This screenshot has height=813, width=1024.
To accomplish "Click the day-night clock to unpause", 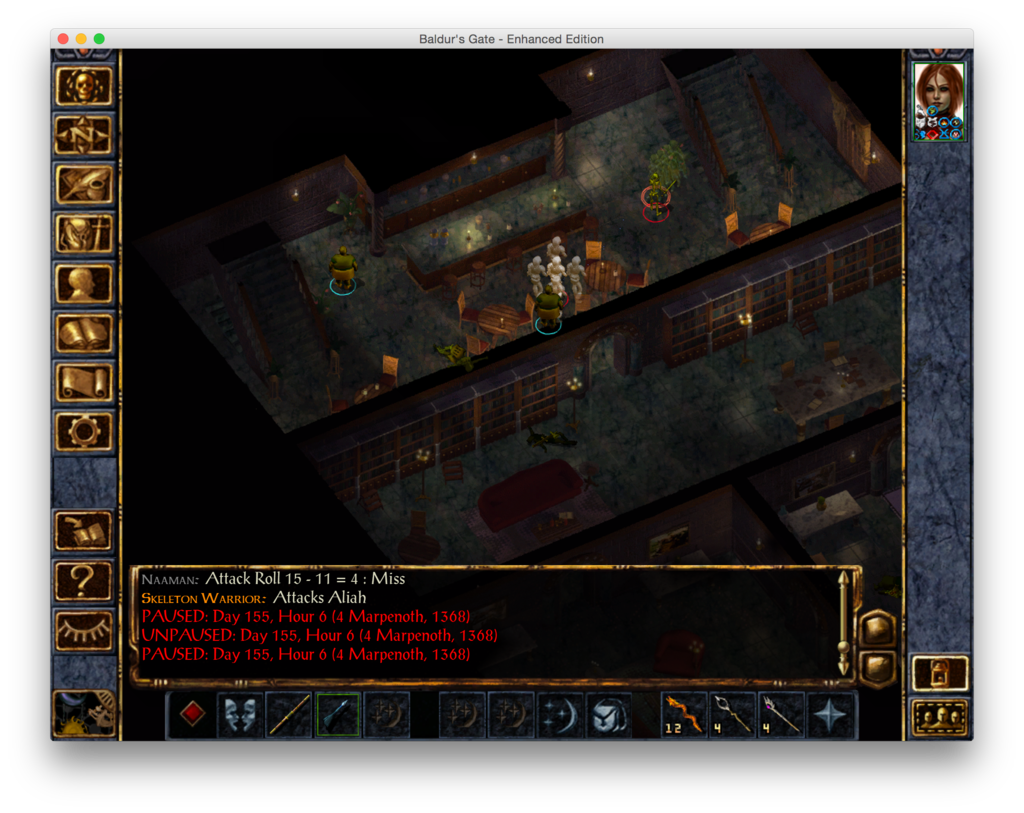I will coord(84,713).
